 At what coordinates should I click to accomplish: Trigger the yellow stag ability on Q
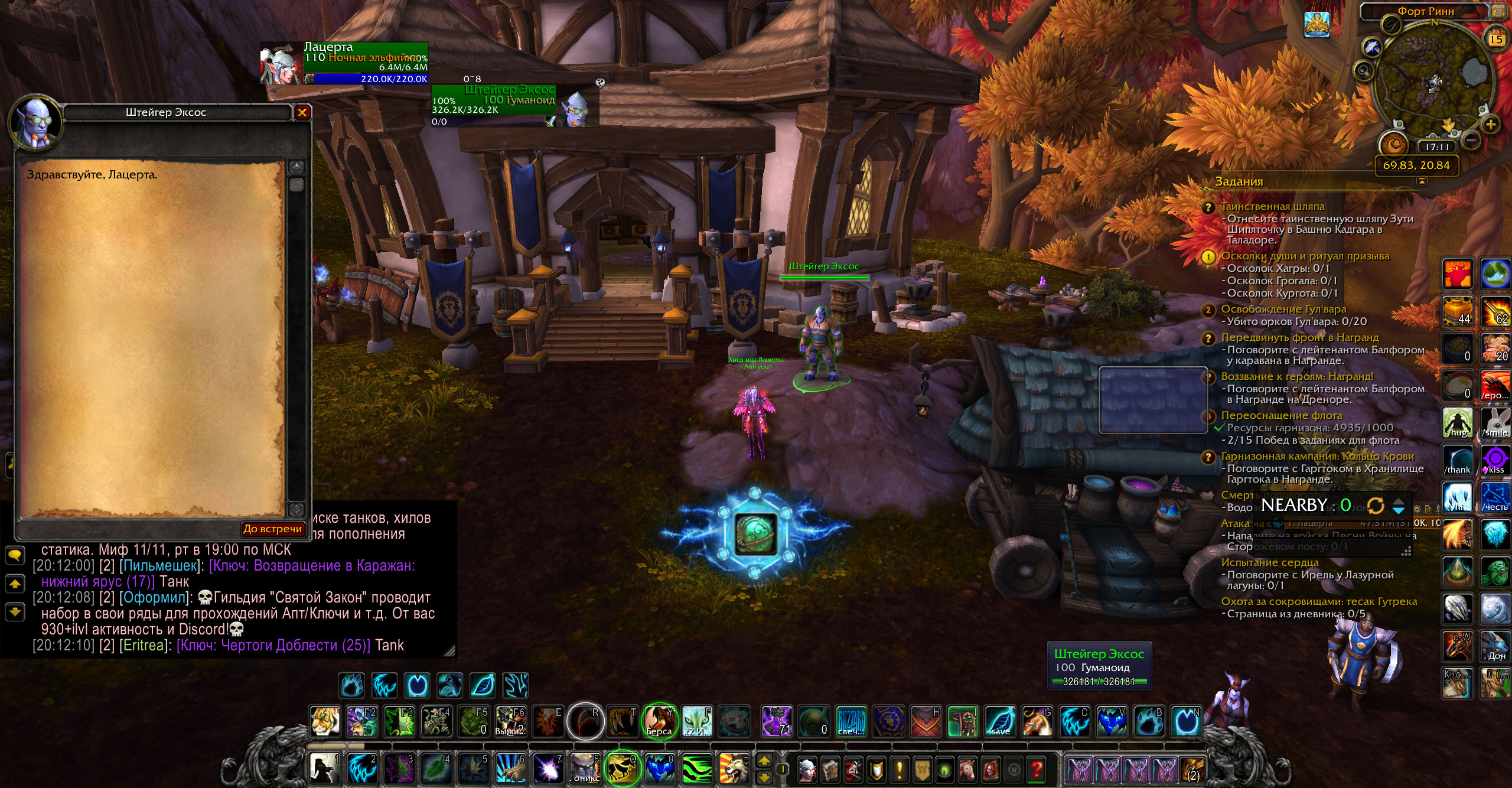[621, 768]
